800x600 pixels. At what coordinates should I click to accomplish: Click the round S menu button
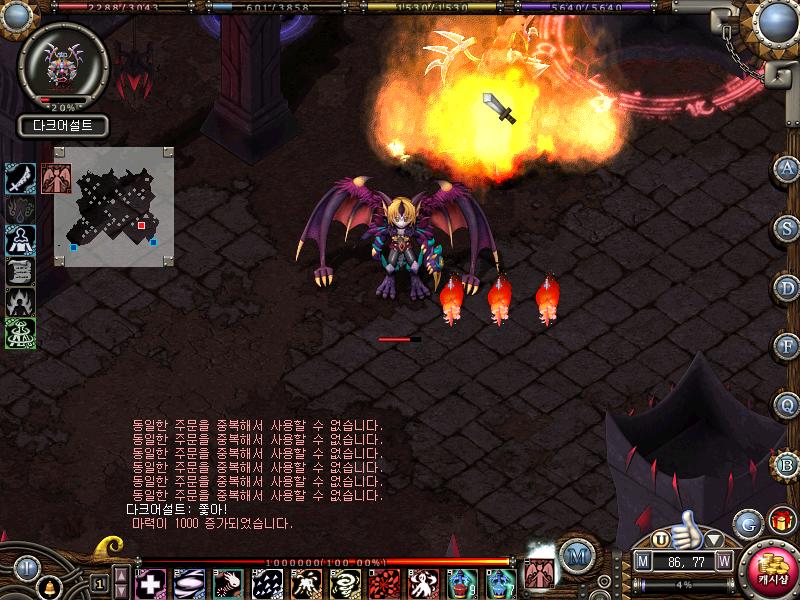click(x=788, y=227)
